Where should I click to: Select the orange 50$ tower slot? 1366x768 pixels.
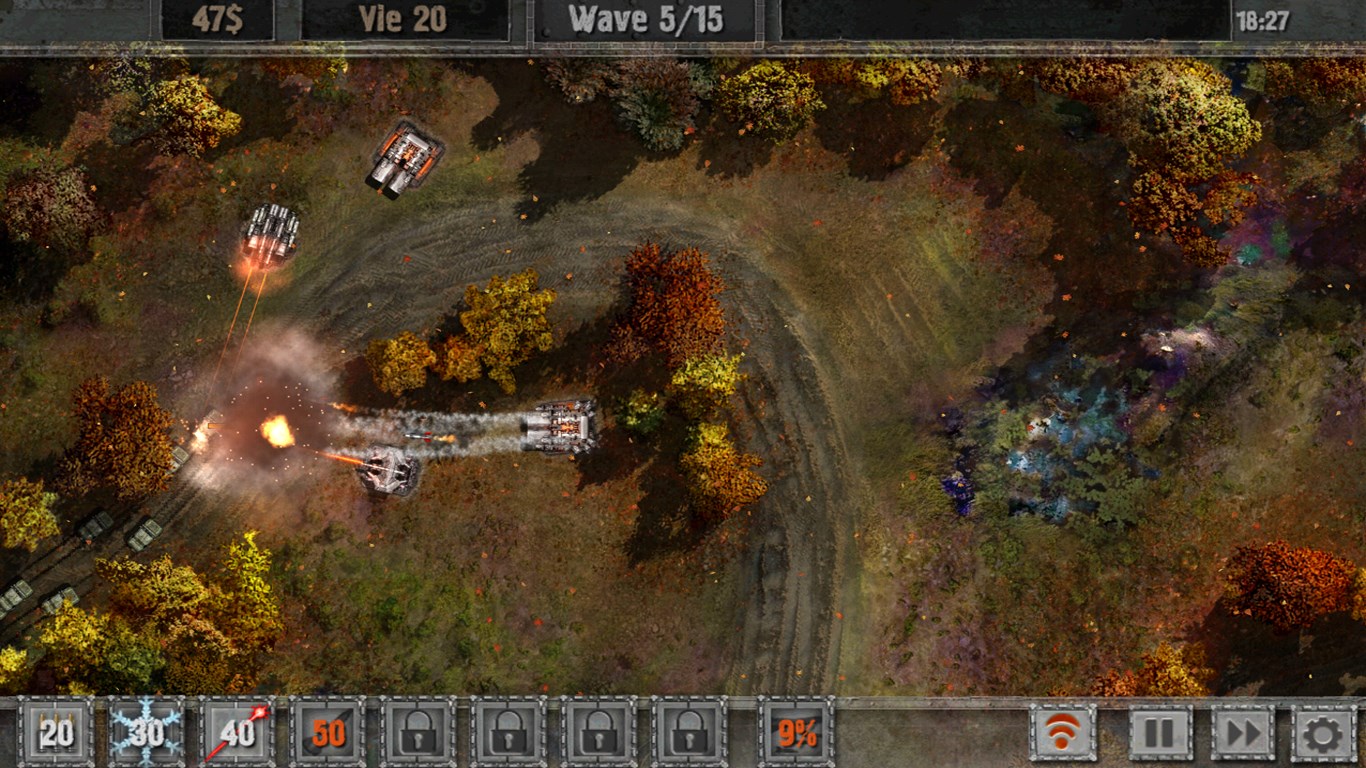tap(327, 733)
